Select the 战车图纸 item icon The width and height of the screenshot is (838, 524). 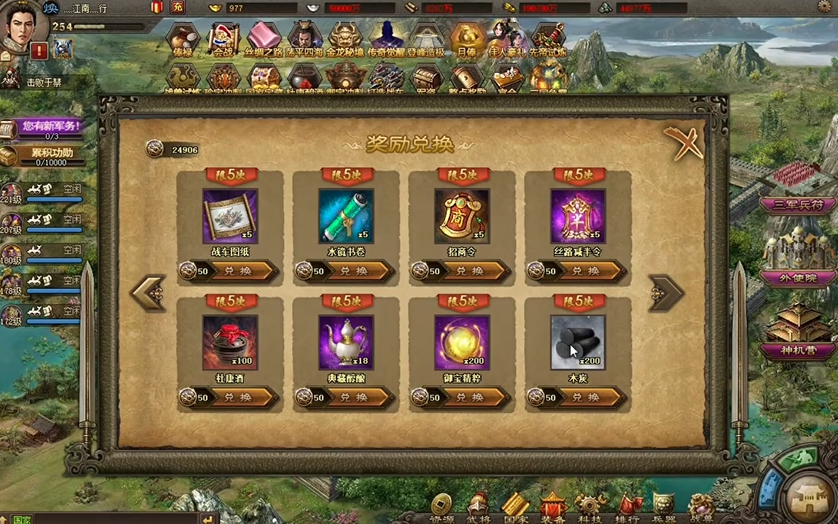pyautogui.click(x=229, y=215)
